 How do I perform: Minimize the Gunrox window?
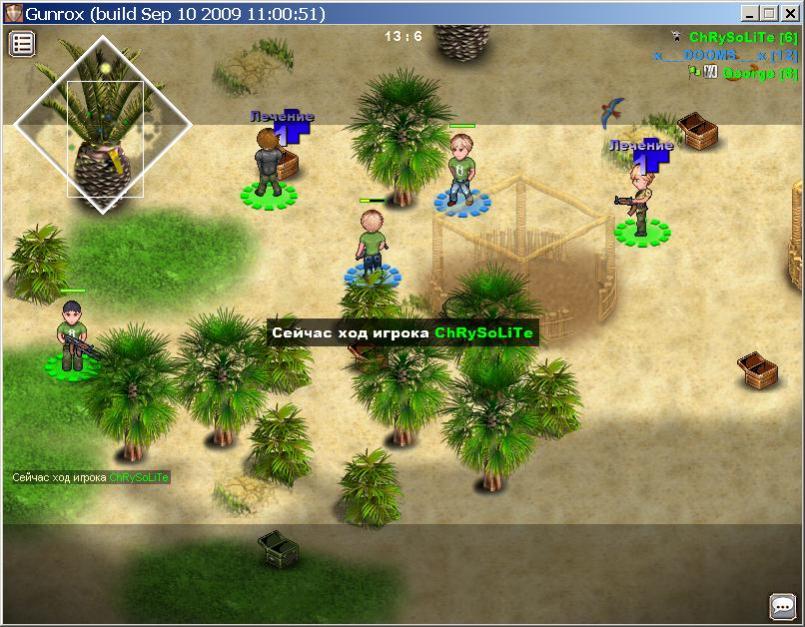click(750, 14)
